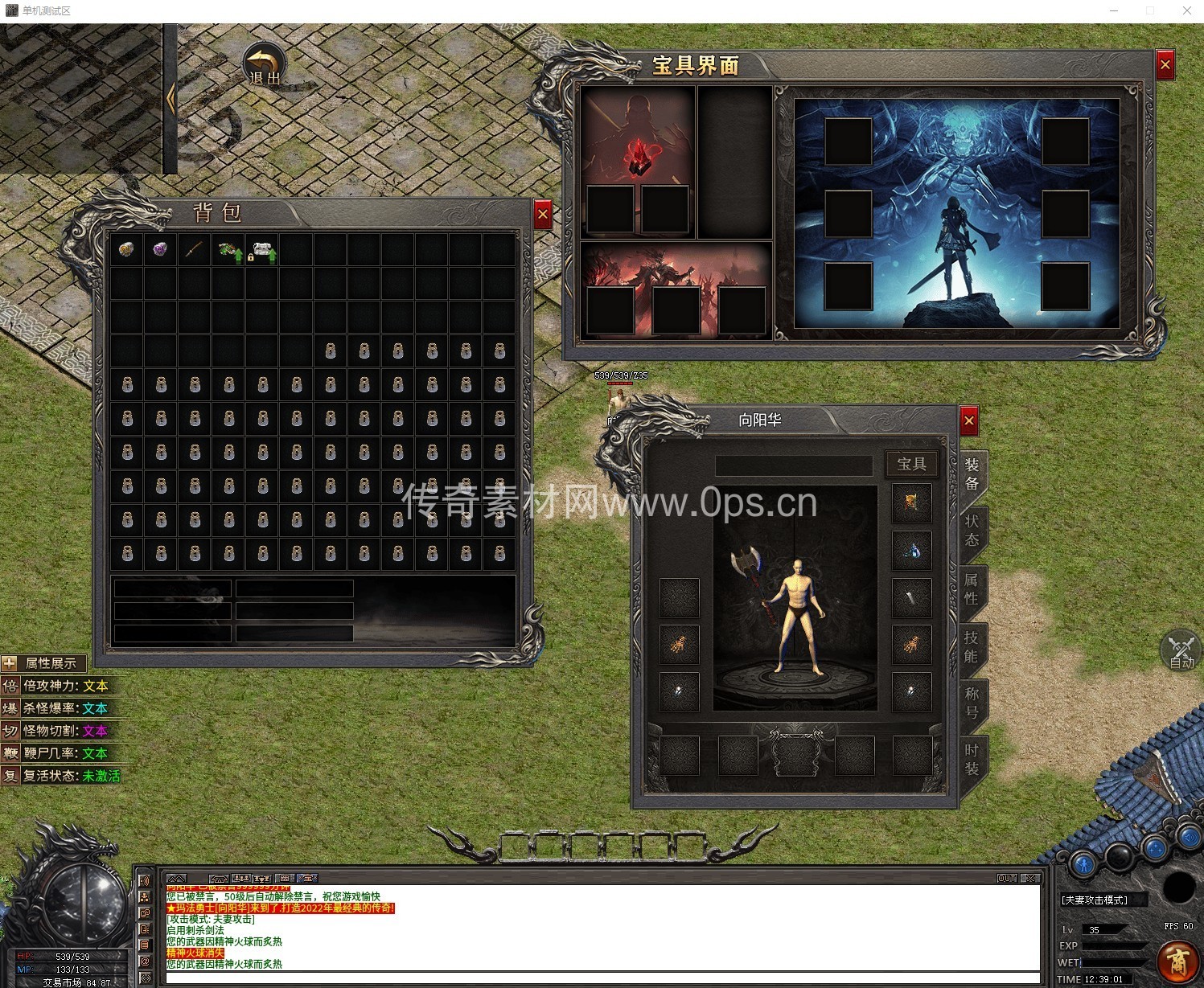Expand the 属性展示 attribute display panel
Screen dimensions: 1204x988
(10, 663)
